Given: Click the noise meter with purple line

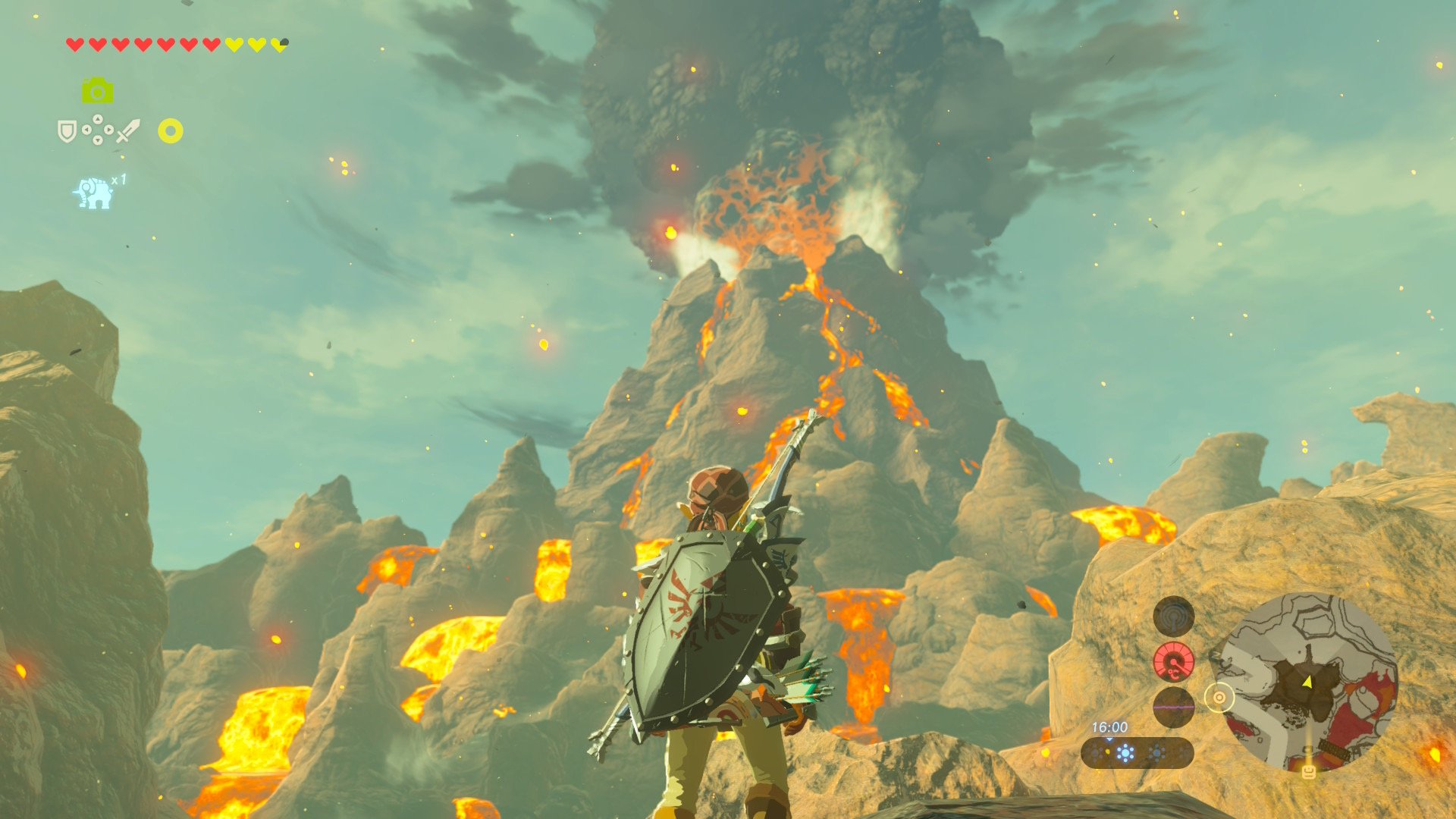Looking at the screenshot, I should pos(1173,707).
